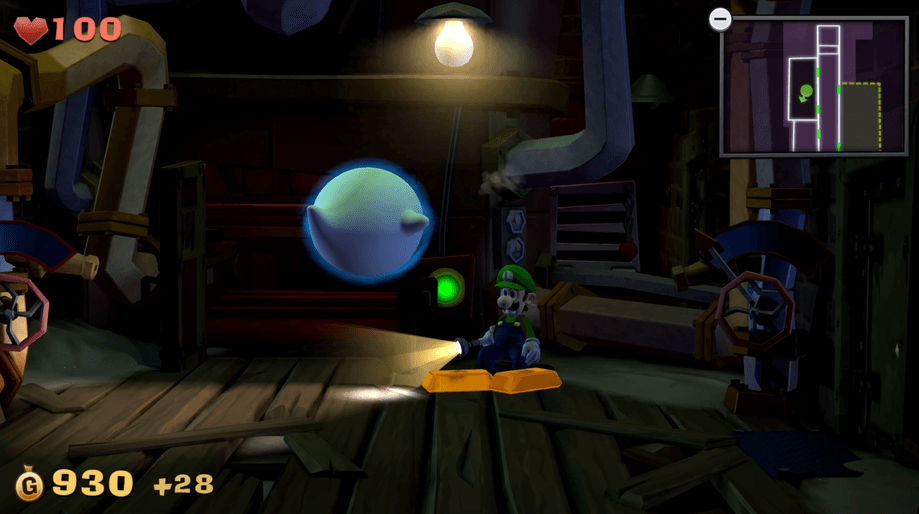Collapse the minimap with the minus button
Screen dimensions: 919x514
[719, 19]
